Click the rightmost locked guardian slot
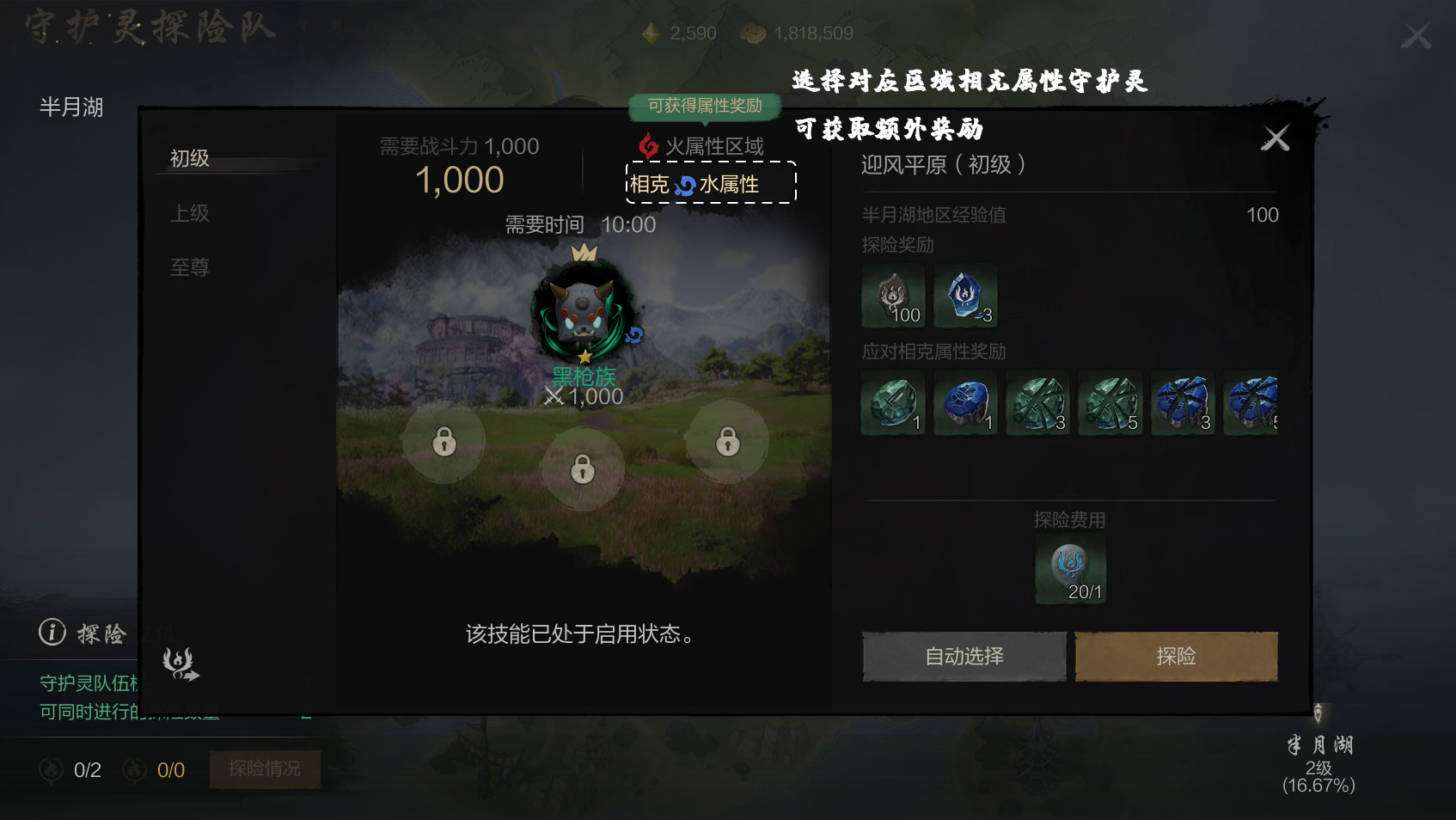Viewport: 1456px width, 820px height. [x=727, y=441]
